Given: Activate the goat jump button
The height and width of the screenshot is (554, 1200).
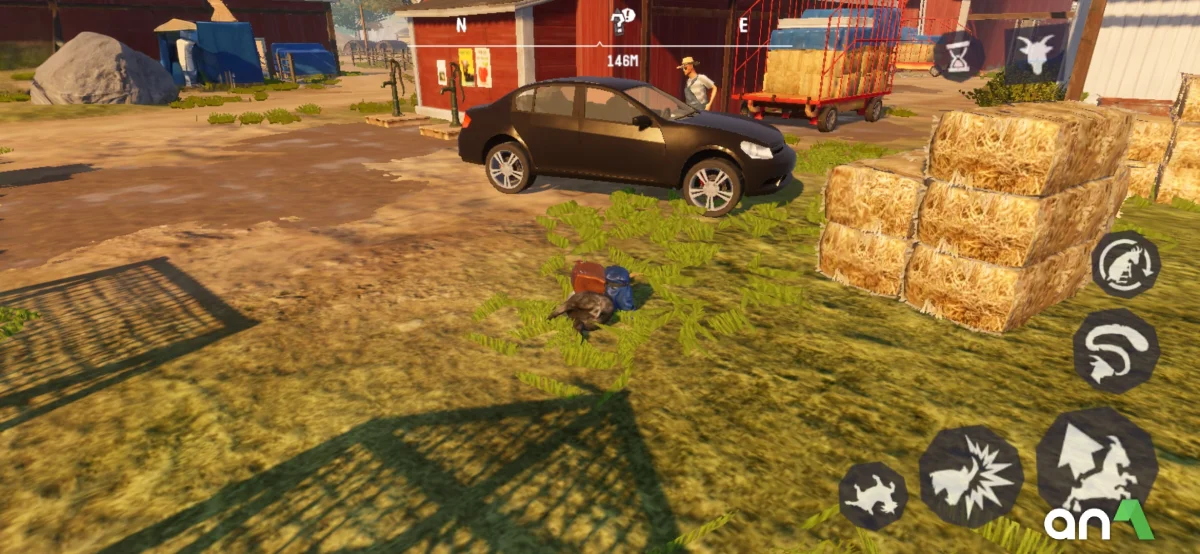Looking at the screenshot, I should coord(1096,462).
